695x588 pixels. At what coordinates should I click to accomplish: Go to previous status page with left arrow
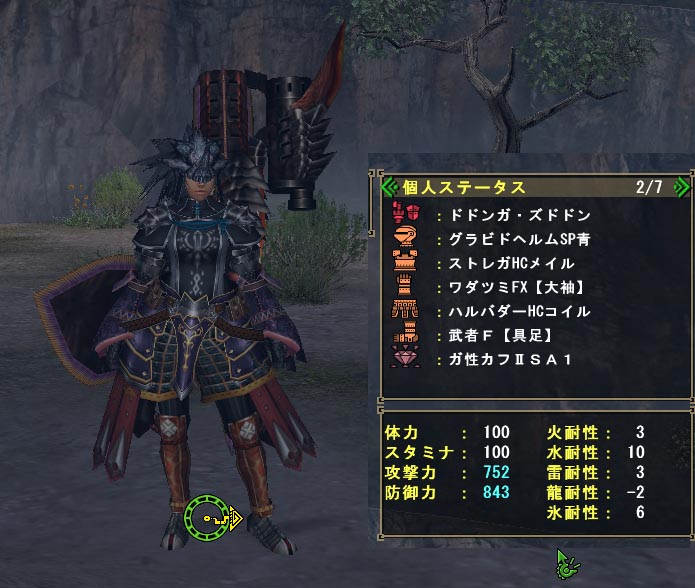click(389, 186)
